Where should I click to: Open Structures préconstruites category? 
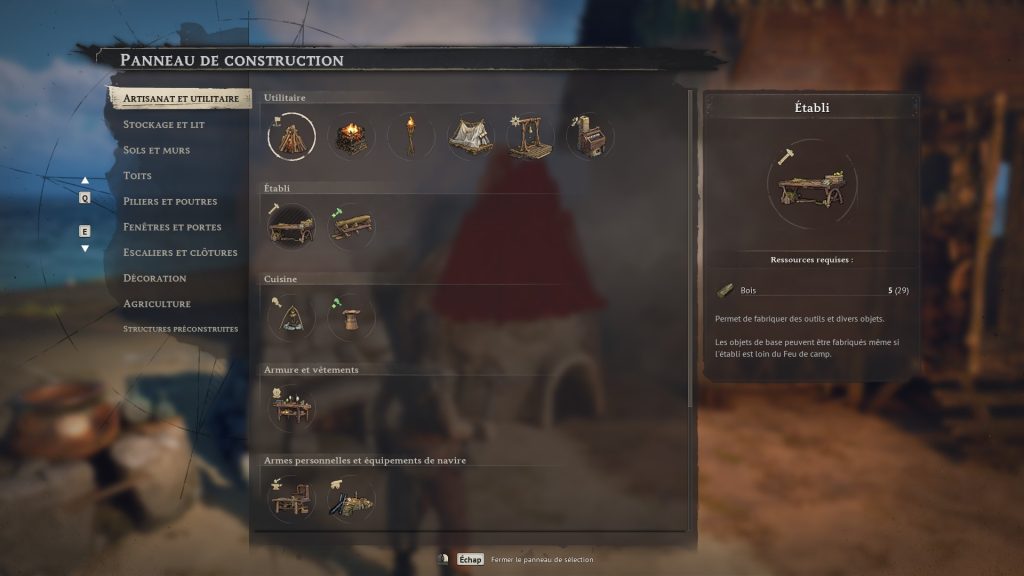tap(180, 329)
